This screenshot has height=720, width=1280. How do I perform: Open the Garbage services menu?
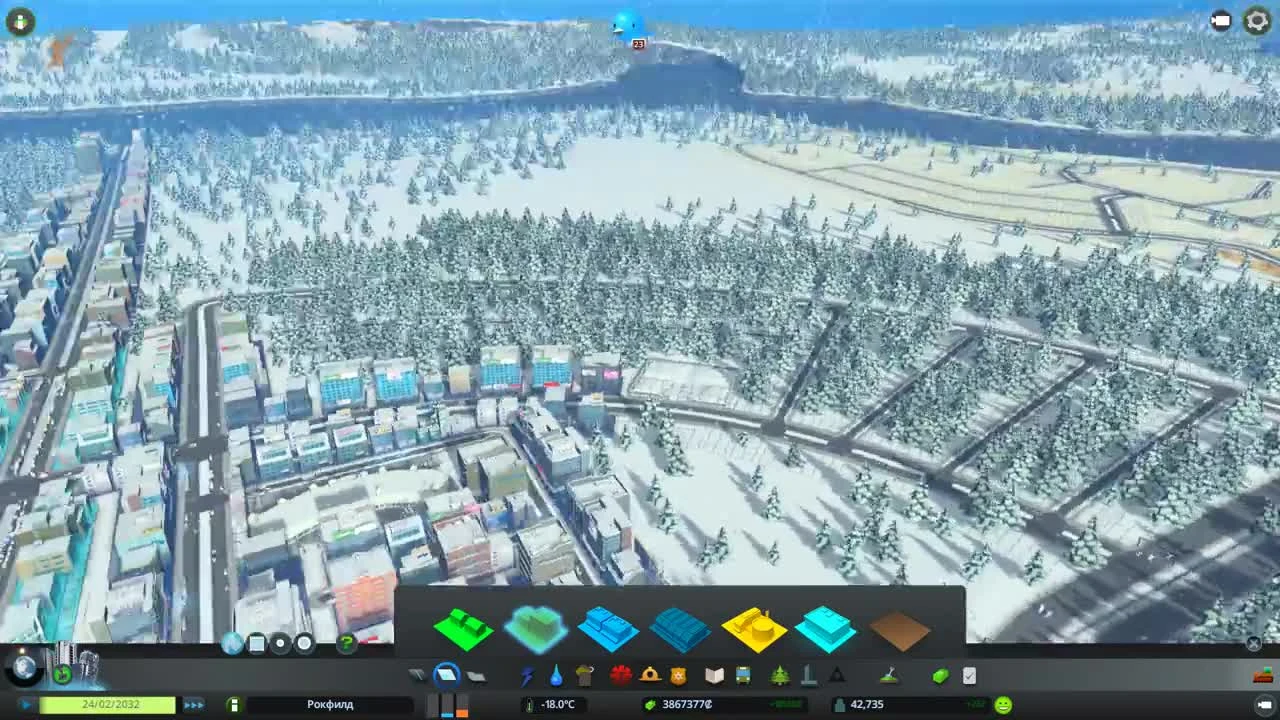point(585,676)
